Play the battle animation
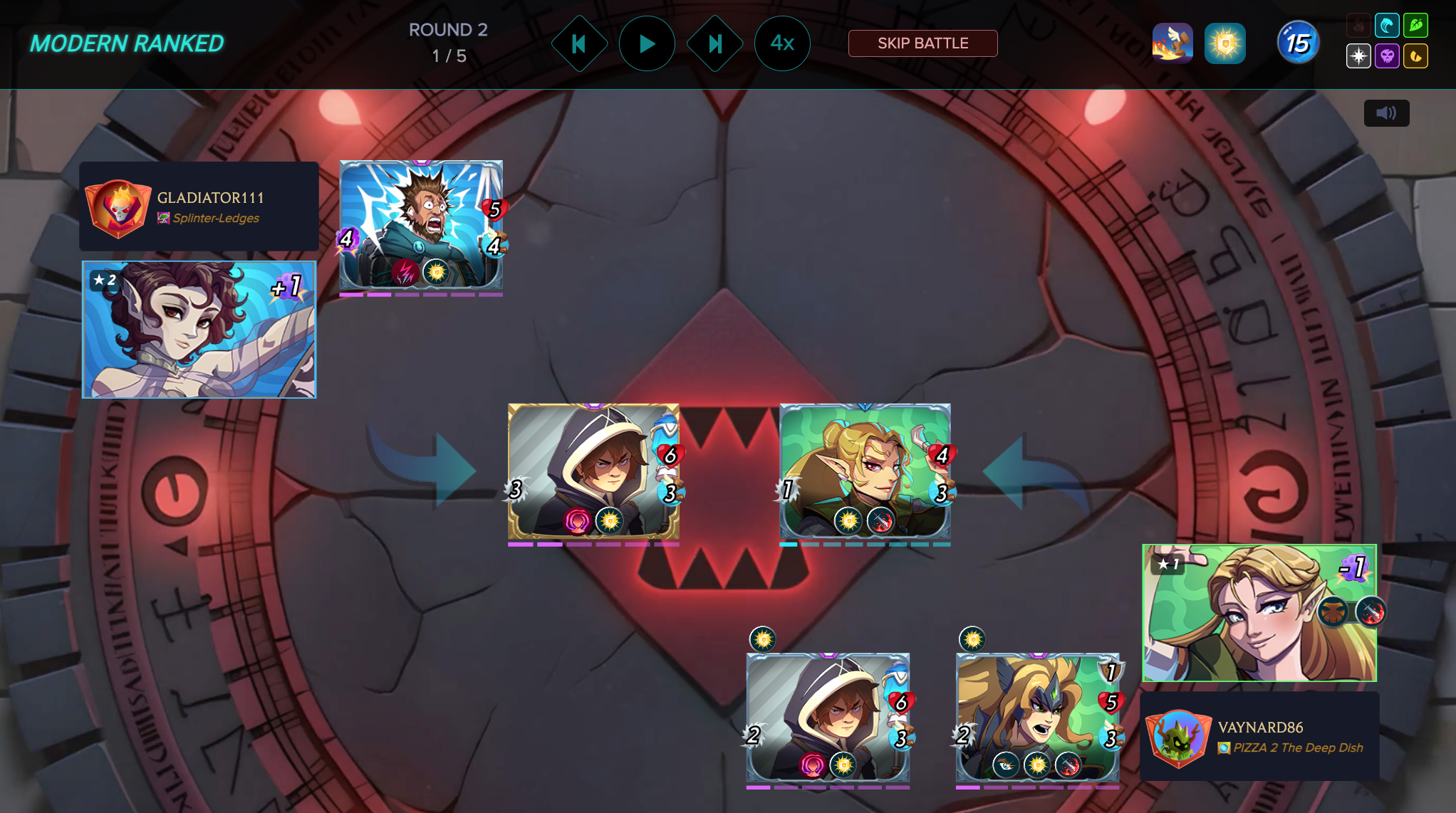The image size is (1456, 813). point(646,44)
